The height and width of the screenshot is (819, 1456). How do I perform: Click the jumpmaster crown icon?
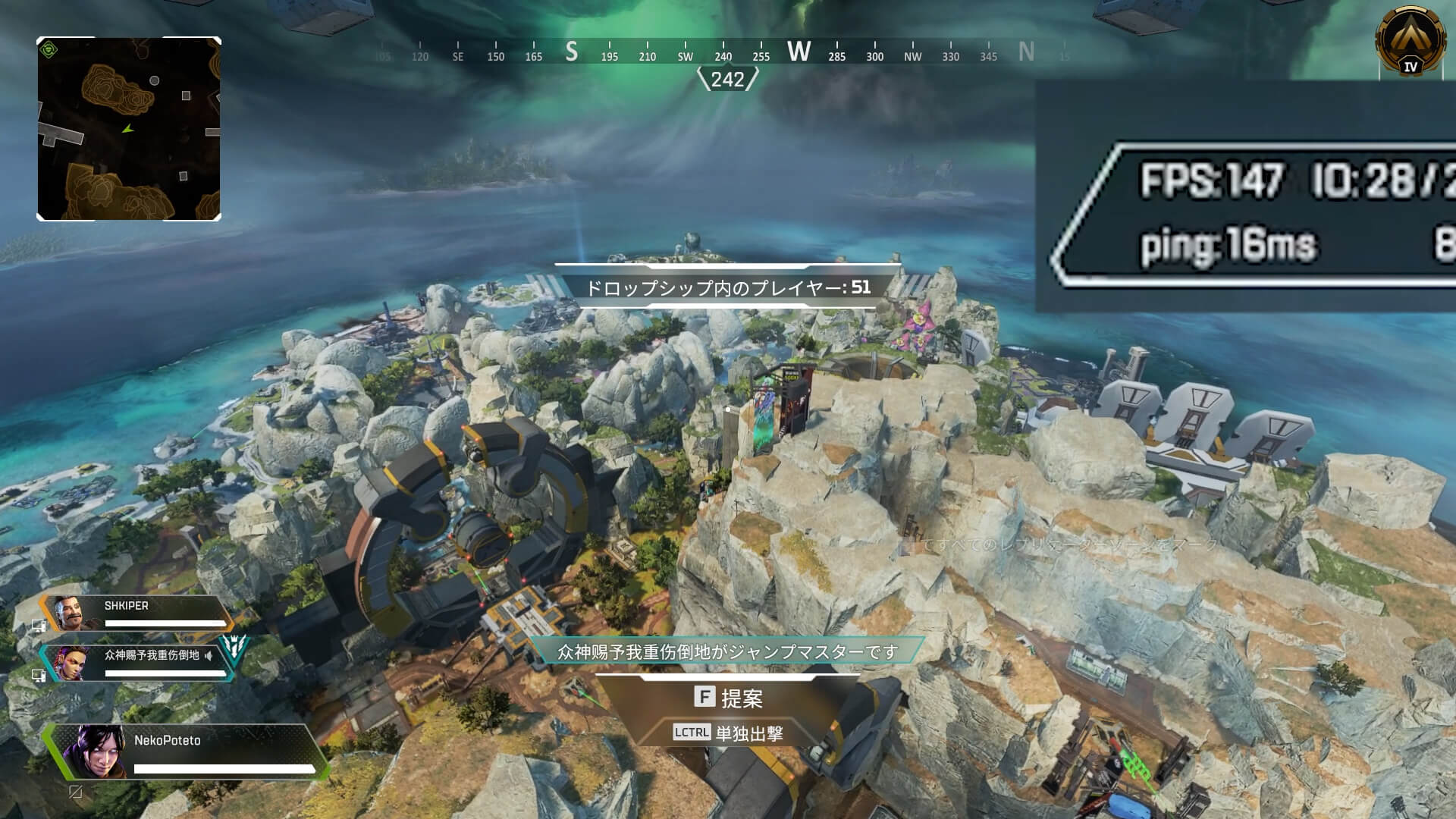click(234, 647)
